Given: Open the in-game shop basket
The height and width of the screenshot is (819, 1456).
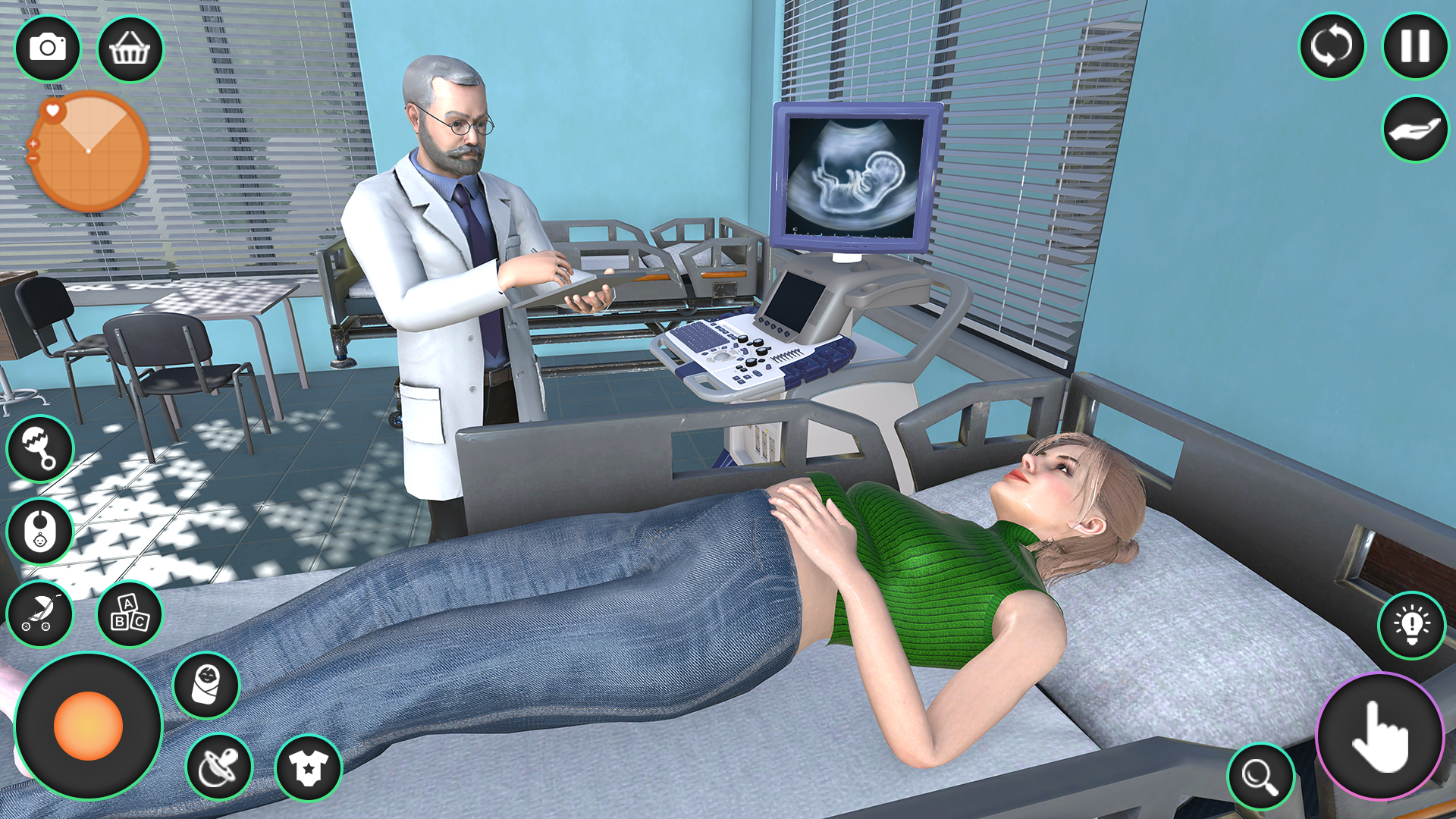Looking at the screenshot, I should coord(130,47).
